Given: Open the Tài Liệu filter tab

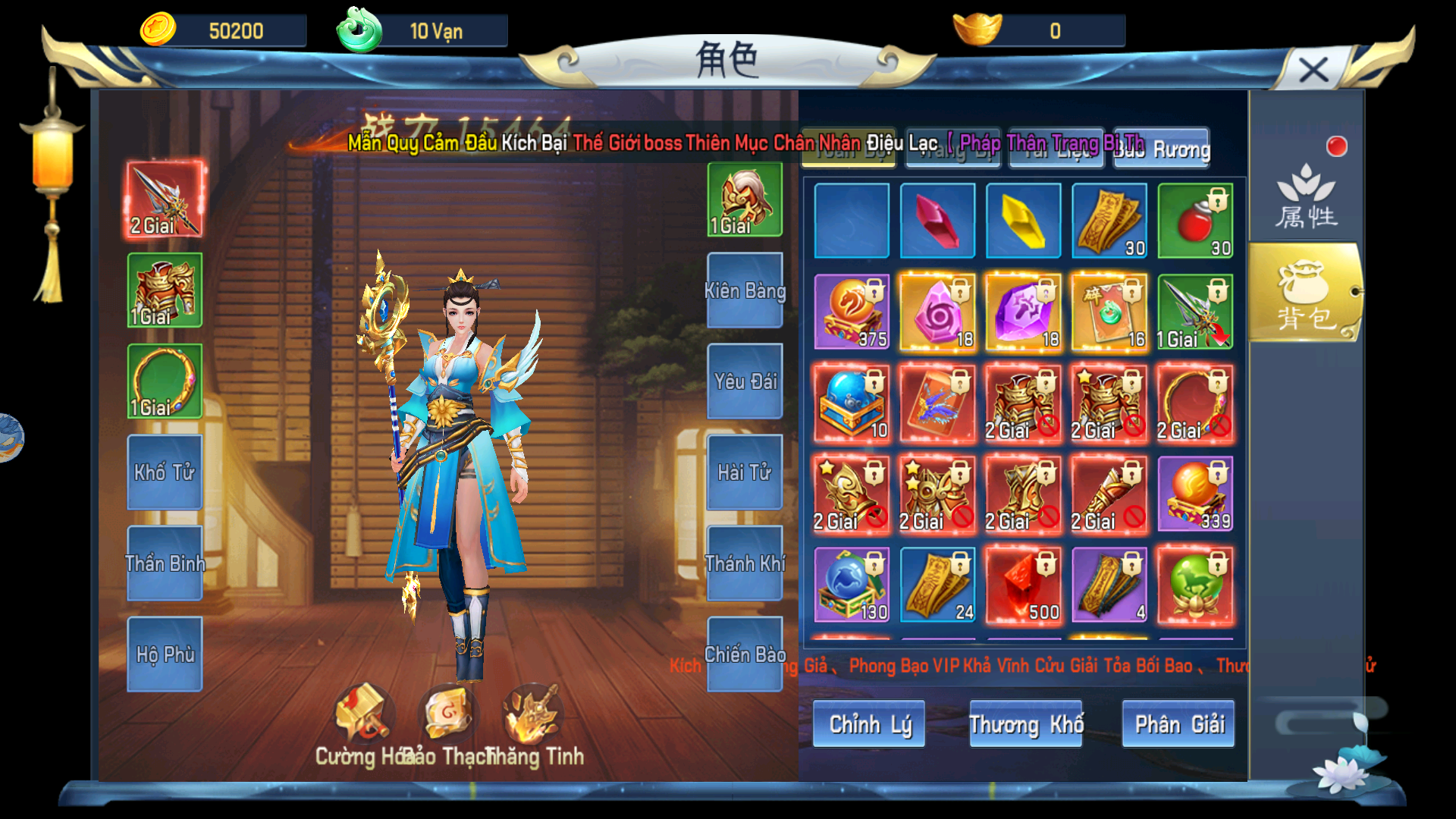Looking at the screenshot, I should (1056, 149).
